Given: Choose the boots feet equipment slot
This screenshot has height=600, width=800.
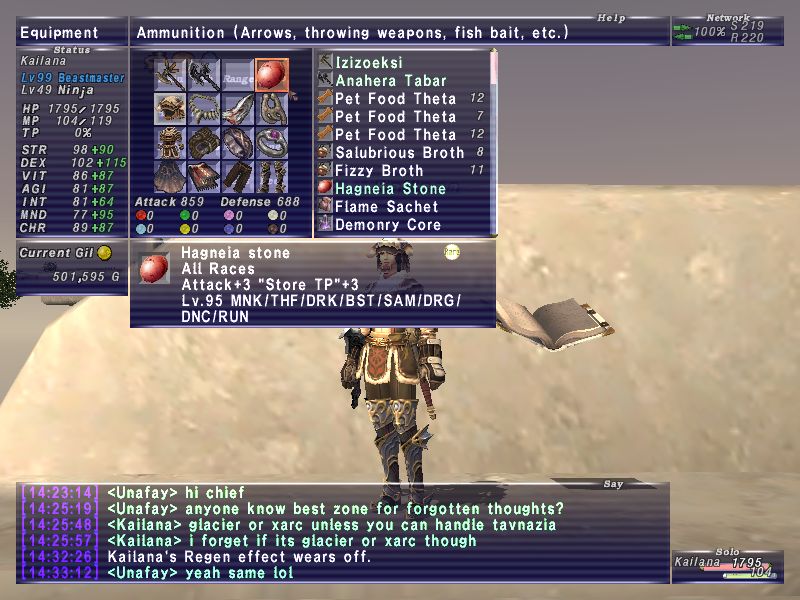Looking at the screenshot, I should pos(271,176).
